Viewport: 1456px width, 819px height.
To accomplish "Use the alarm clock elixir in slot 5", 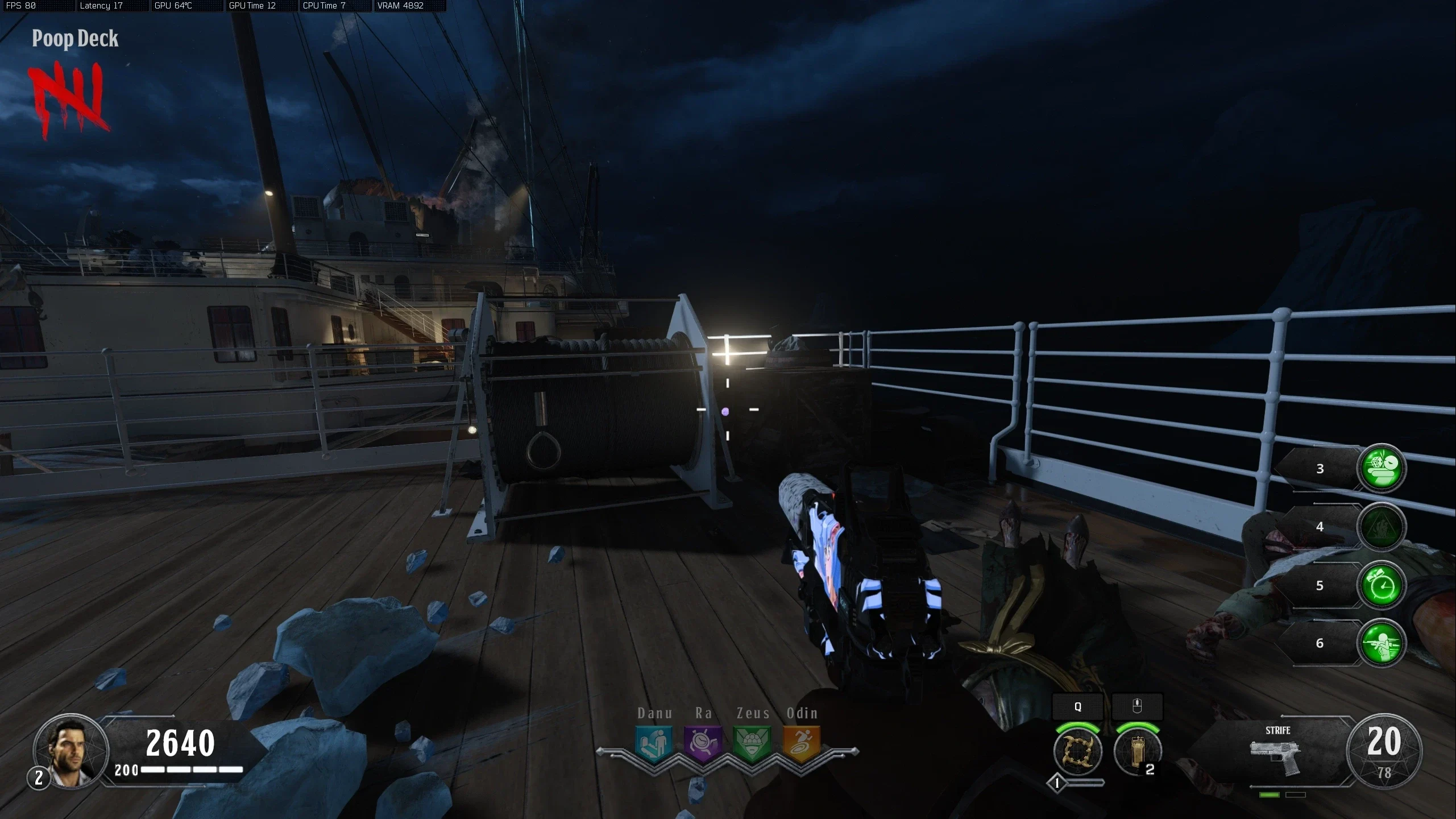I will (x=1382, y=585).
